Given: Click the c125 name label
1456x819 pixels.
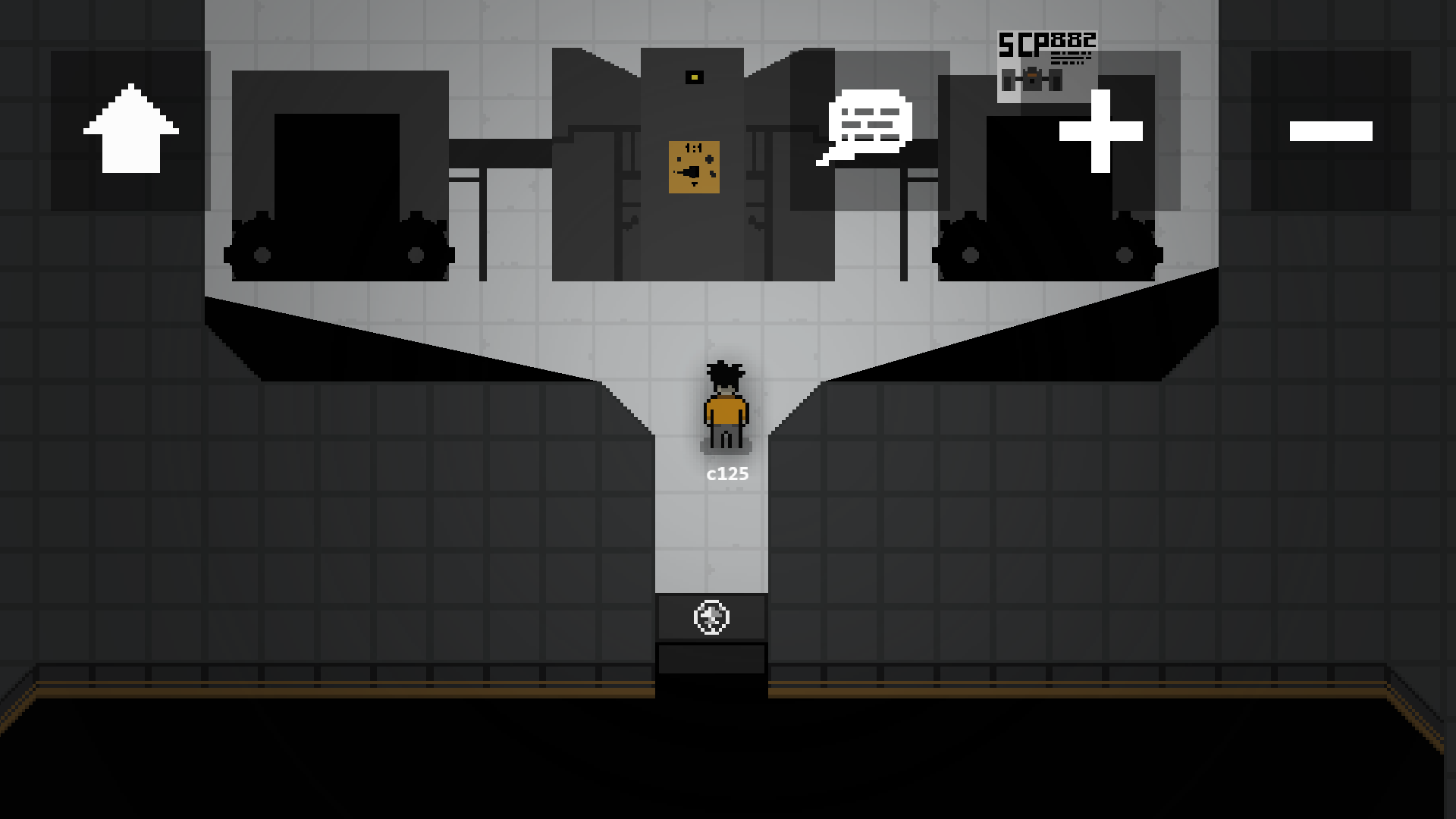Looking at the screenshot, I should (727, 473).
